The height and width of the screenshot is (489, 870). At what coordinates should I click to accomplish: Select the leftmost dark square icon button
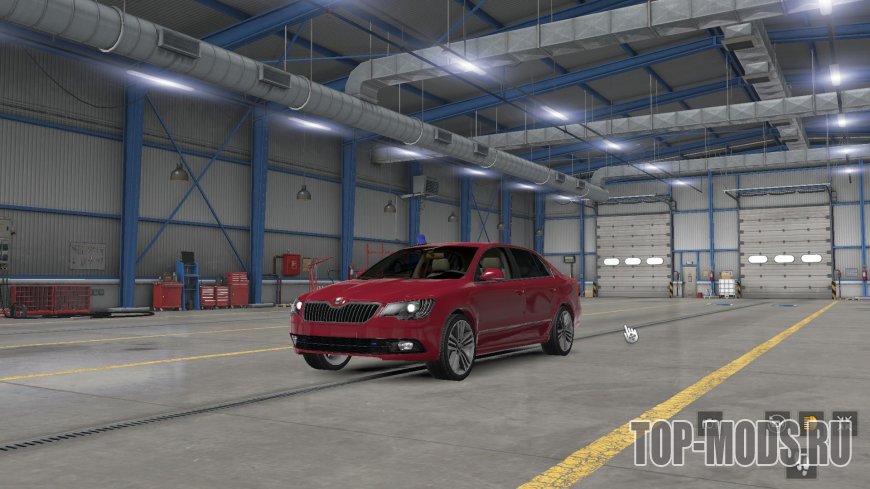pyautogui.click(x=709, y=423)
